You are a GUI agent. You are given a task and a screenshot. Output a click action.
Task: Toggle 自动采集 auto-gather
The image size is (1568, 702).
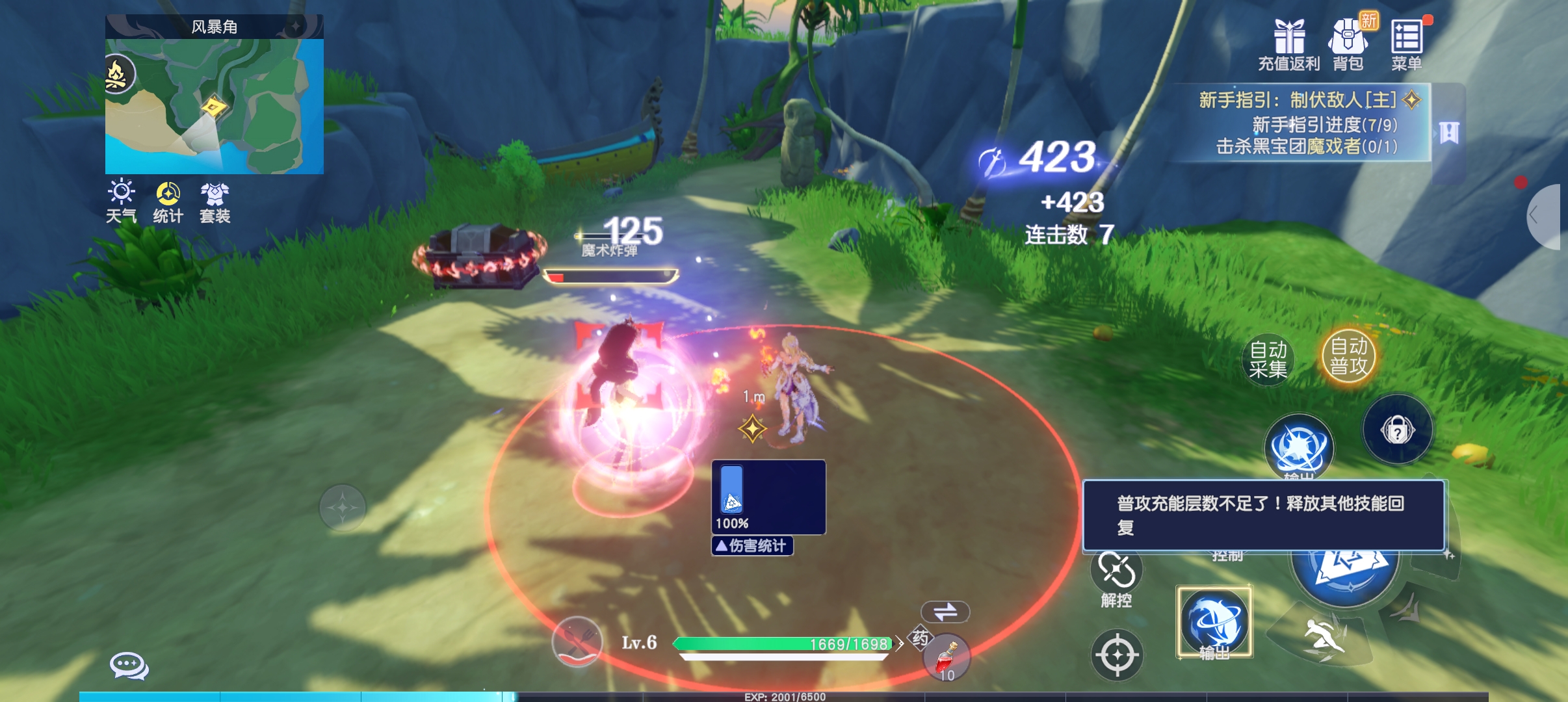click(x=1268, y=359)
